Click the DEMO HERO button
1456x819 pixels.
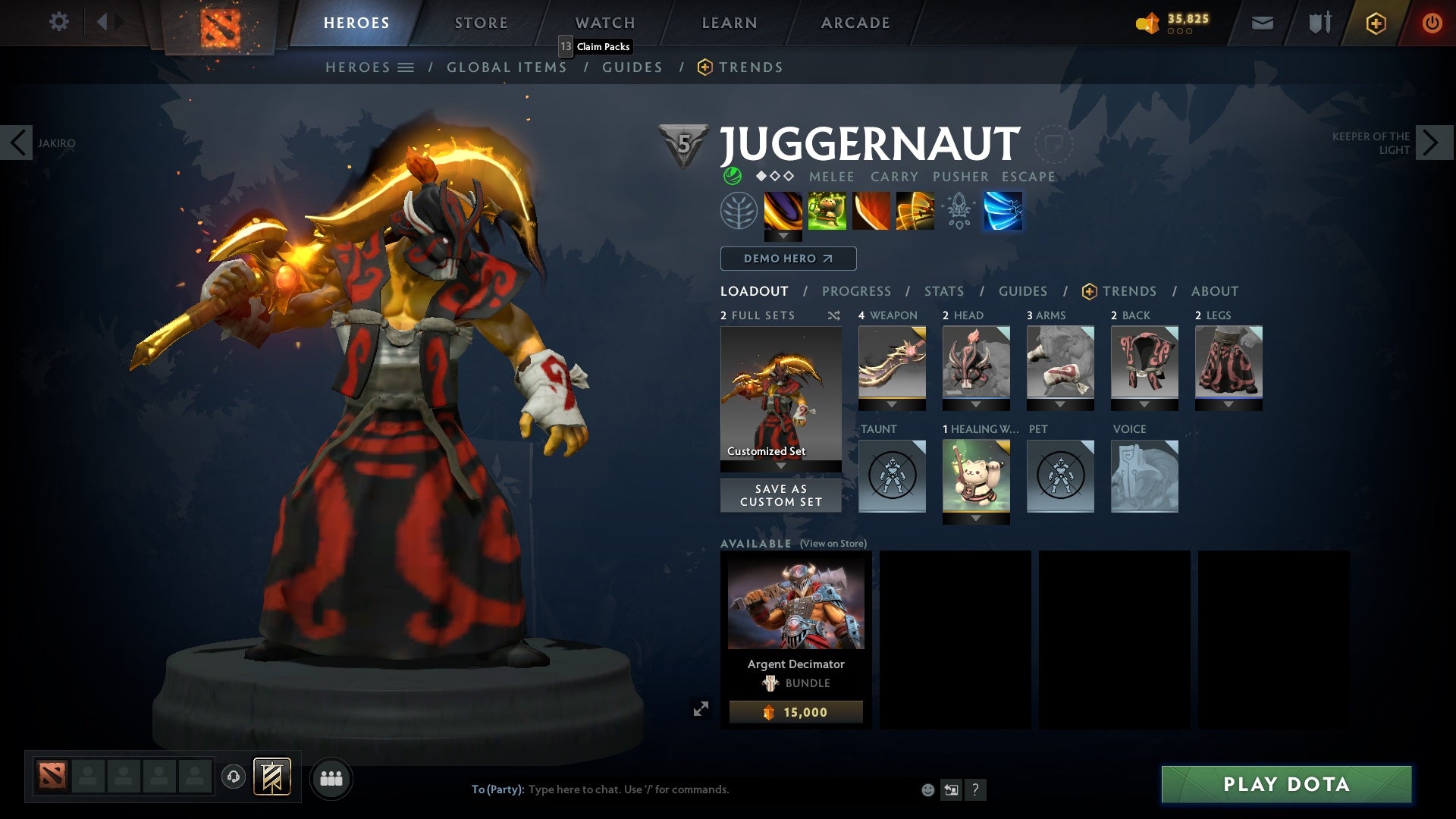tap(787, 259)
